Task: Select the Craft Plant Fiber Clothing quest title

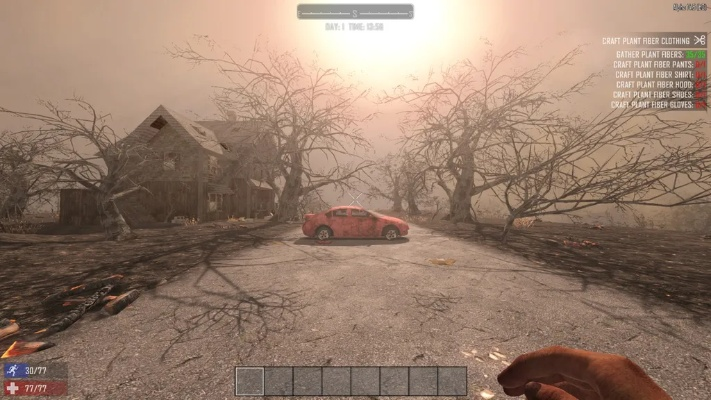Action: tap(644, 41)
